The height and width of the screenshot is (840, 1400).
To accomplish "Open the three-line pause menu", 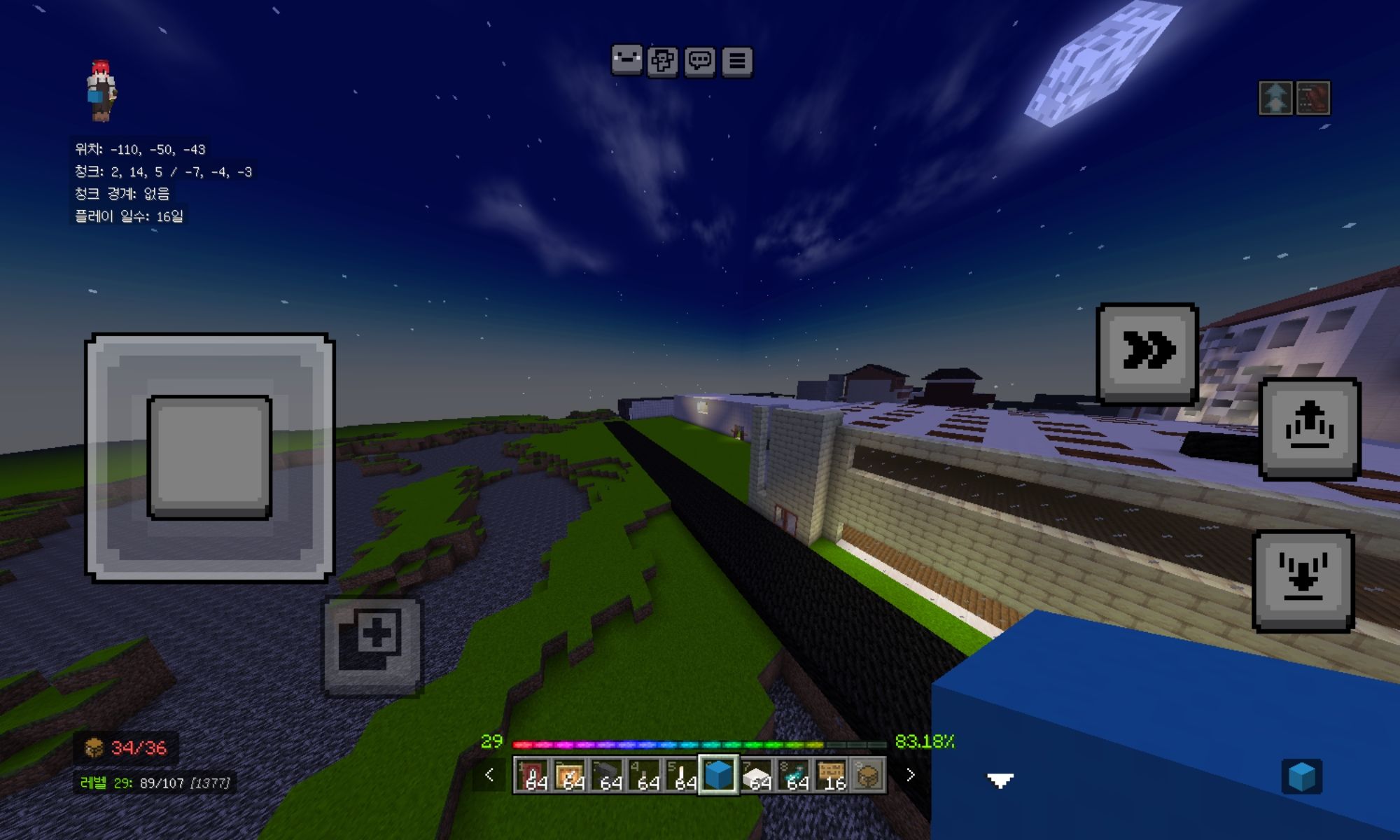I will (x=737, y=62).
